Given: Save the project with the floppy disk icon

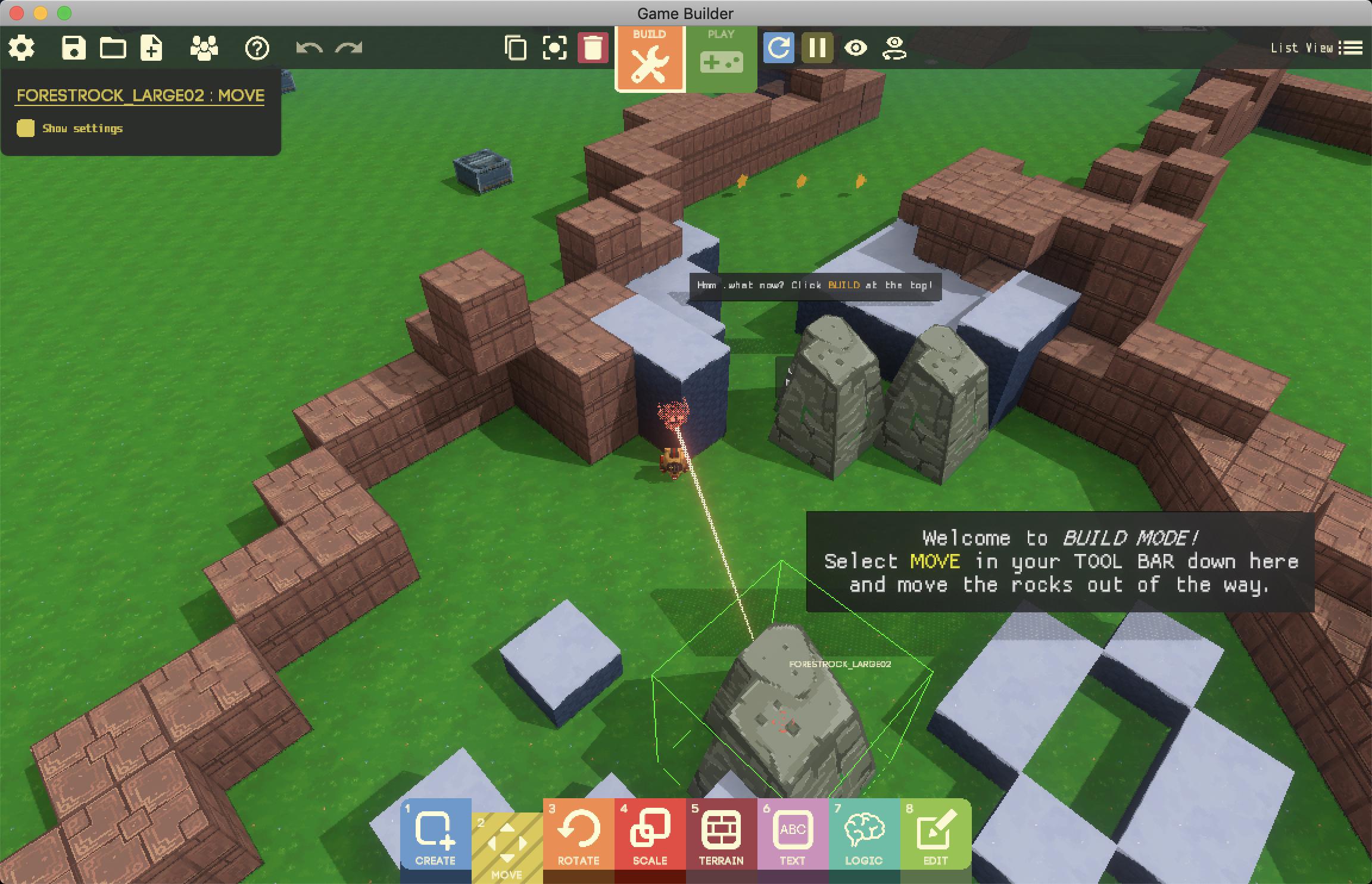Looking at the screenshot, I should (74, 48).
